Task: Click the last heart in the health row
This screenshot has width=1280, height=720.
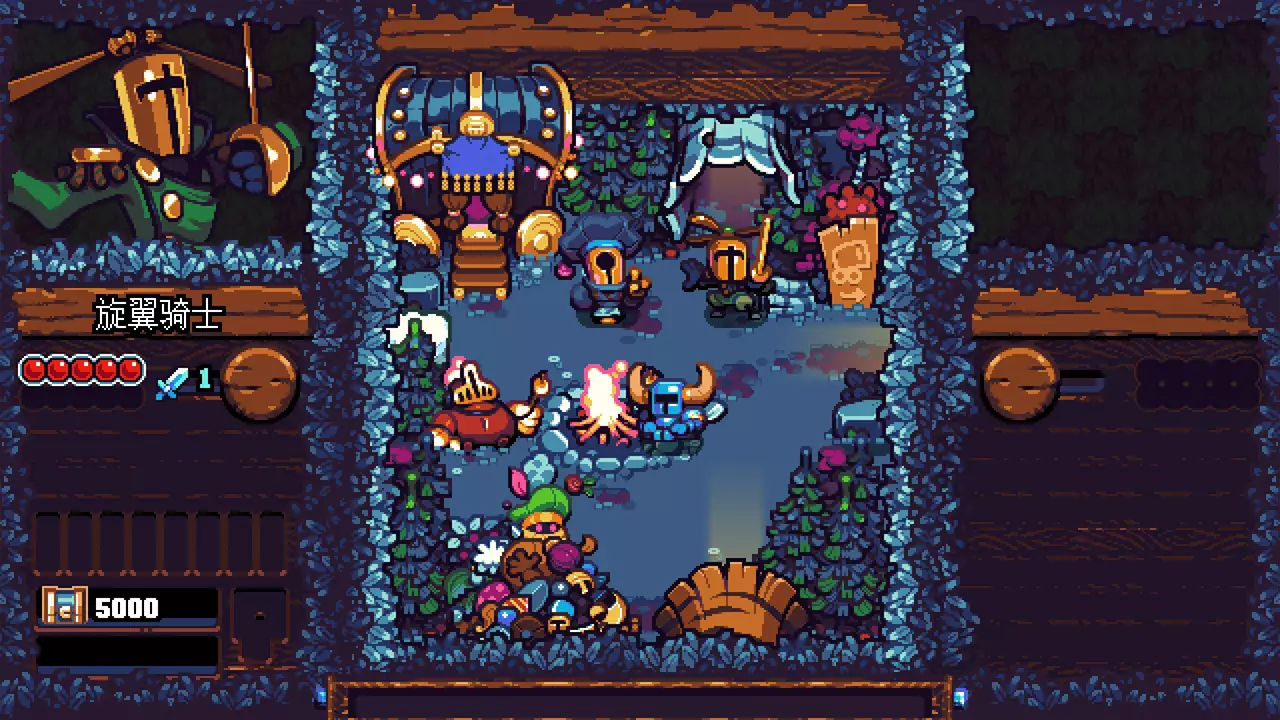Action: point(131,370)
